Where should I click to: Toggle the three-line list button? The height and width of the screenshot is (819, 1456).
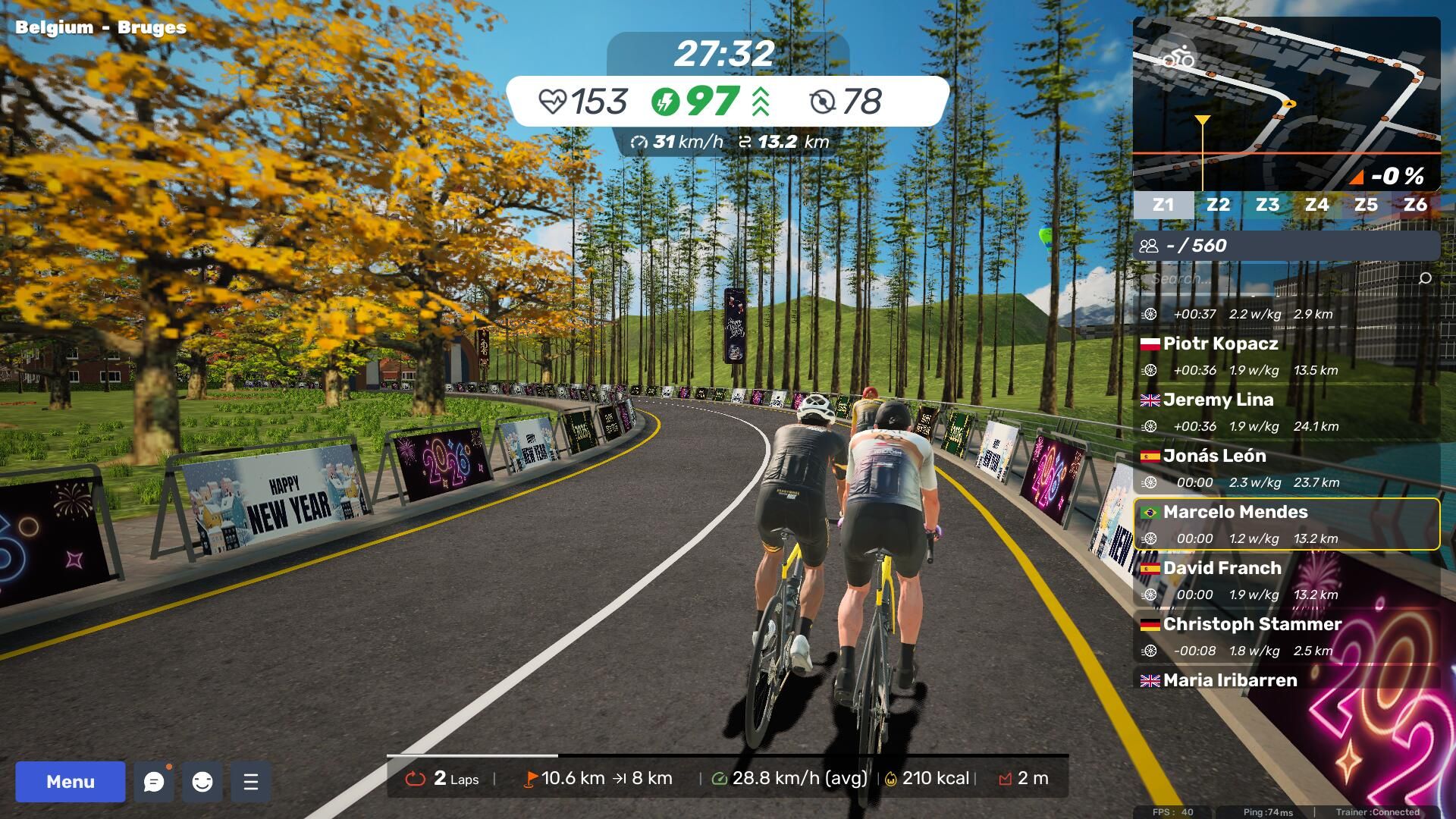[251, 782]
